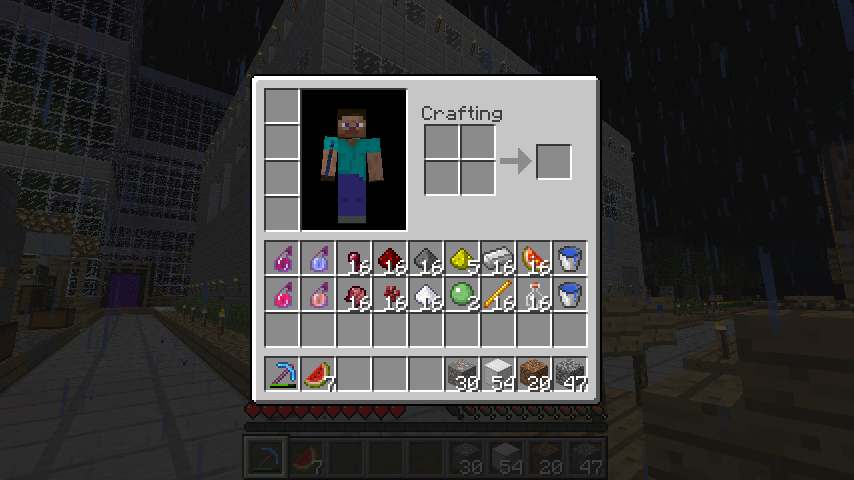Take the glass bottle stack
This screenshot has width=854, height=480.
tap(535, 295)
